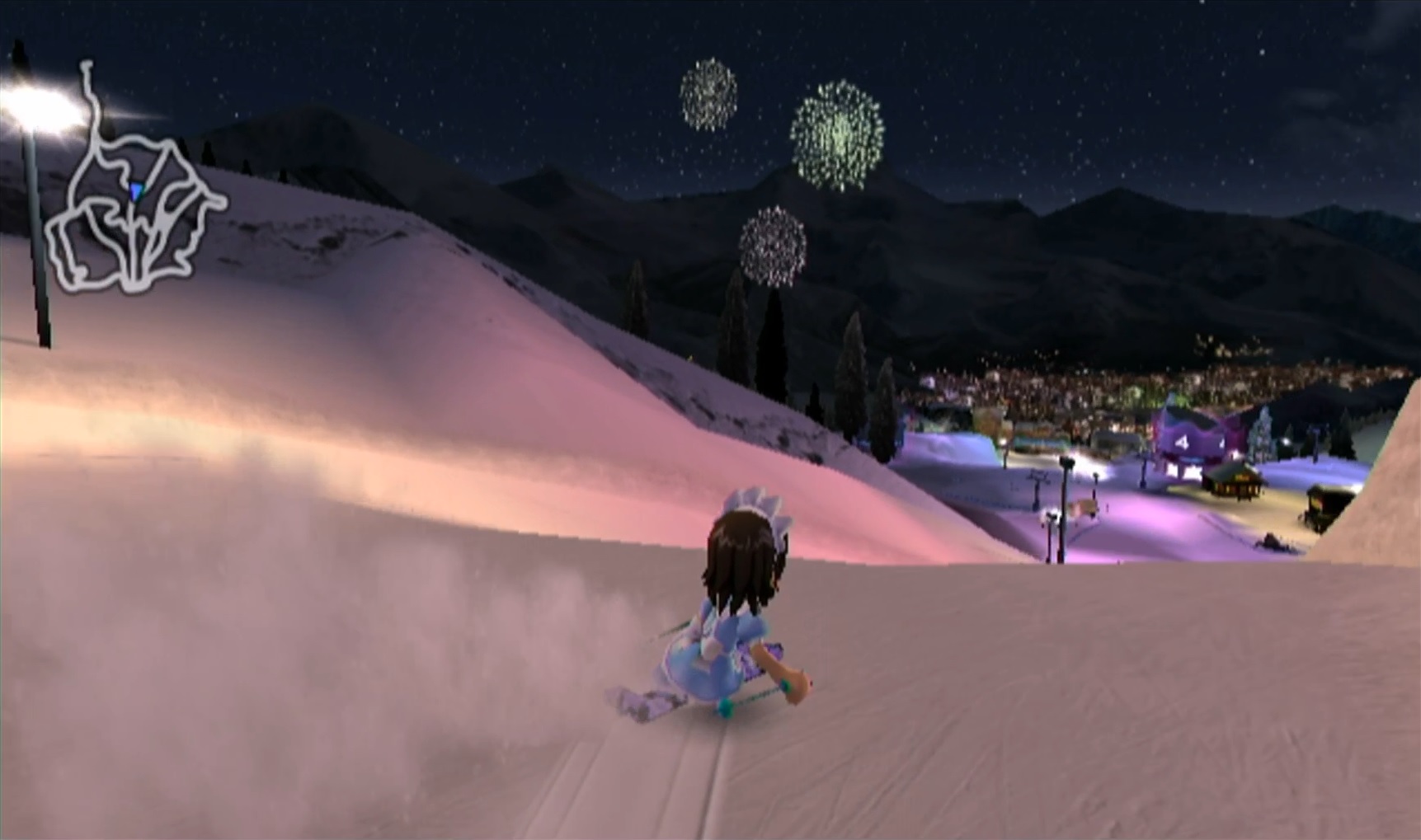Select the dark wooden hut beside the chalet
Image resolution: width=1421 pixels, height=840 pixels.
(1323, 503)
